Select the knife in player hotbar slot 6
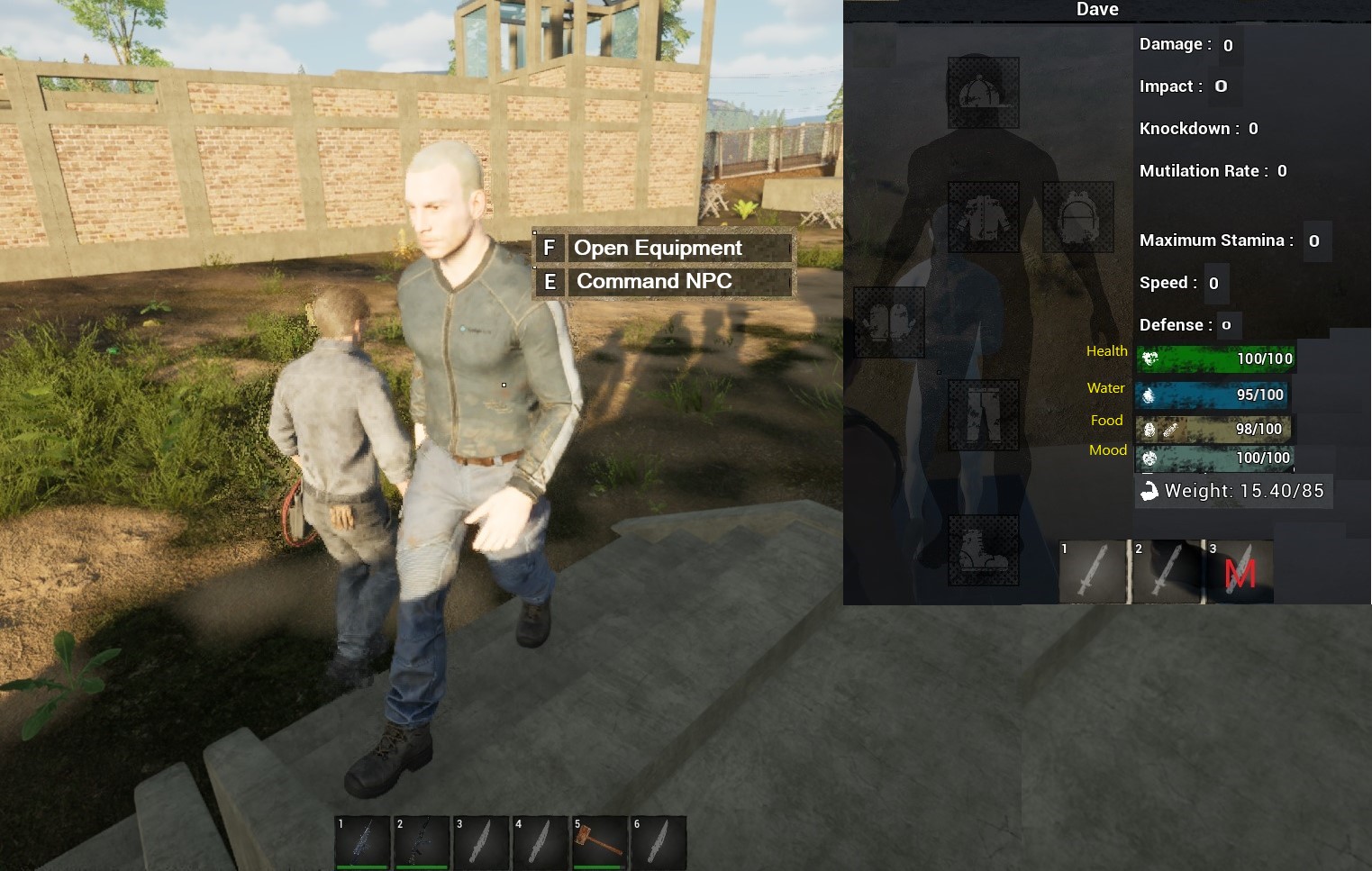Screen dimensions: 1372x871 point(658,843)
